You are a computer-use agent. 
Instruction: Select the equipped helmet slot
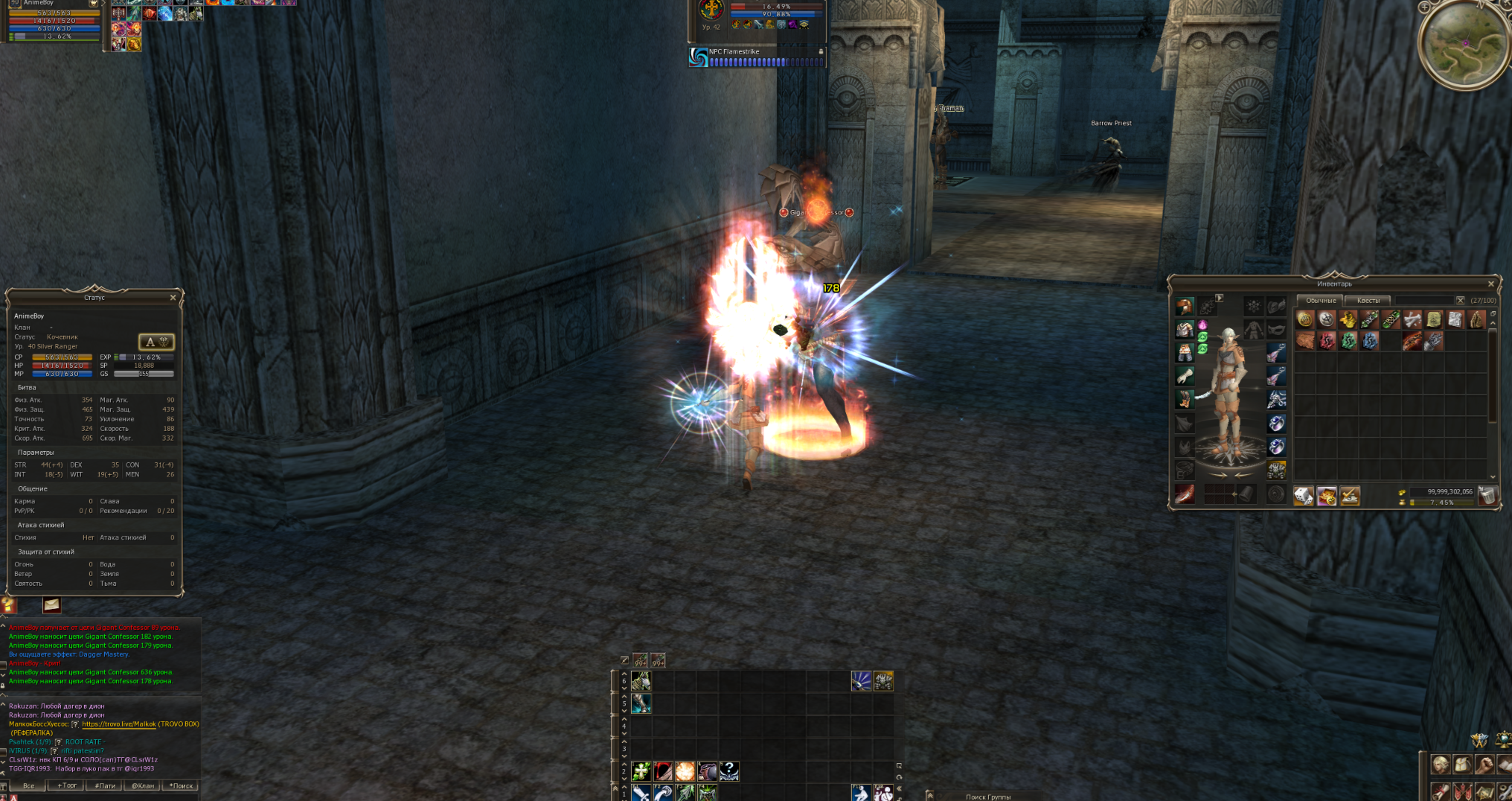[1185, 306]
